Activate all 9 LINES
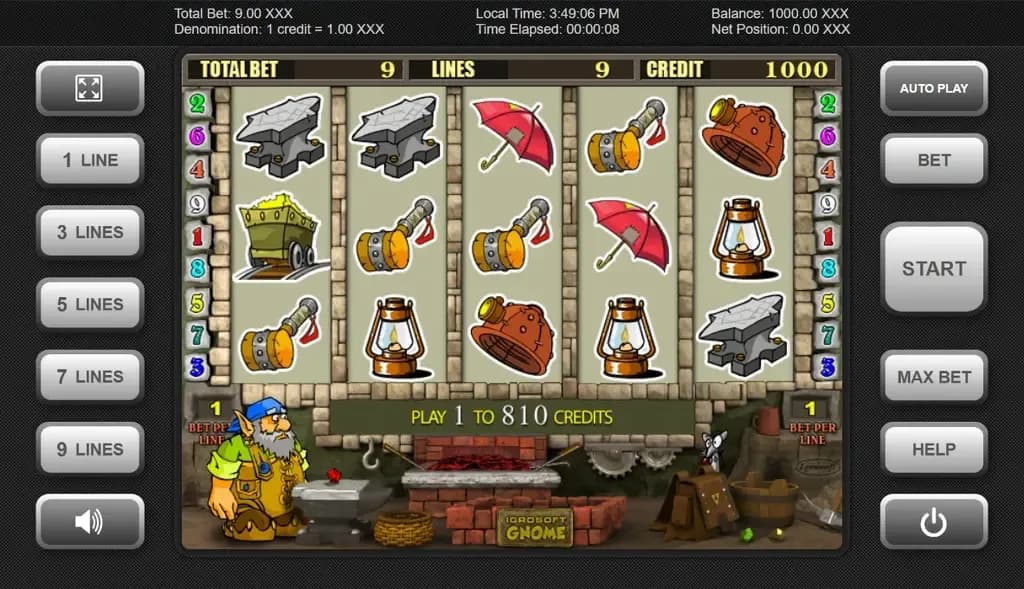 90,449
